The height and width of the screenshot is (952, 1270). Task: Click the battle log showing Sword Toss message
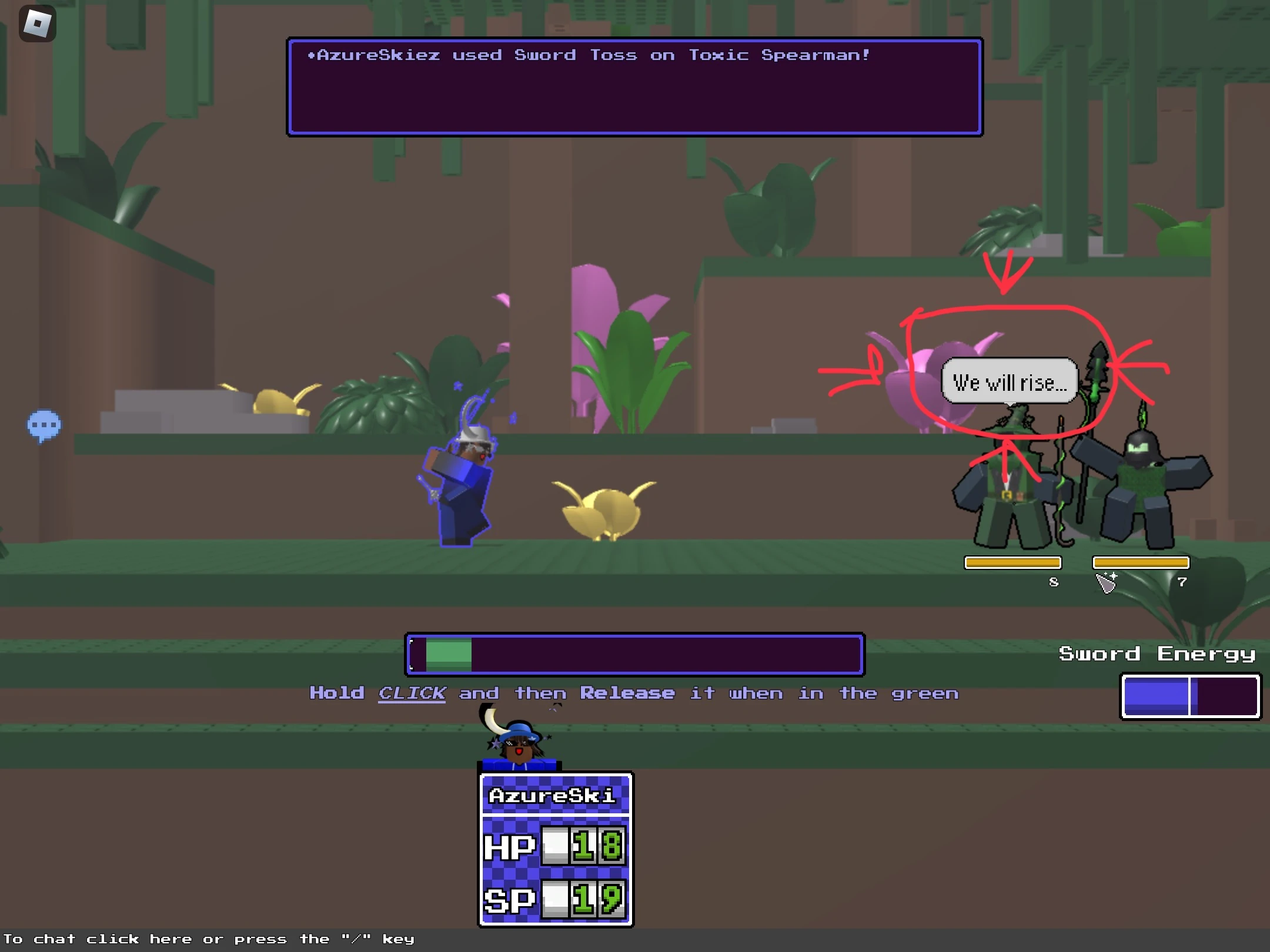634,86
